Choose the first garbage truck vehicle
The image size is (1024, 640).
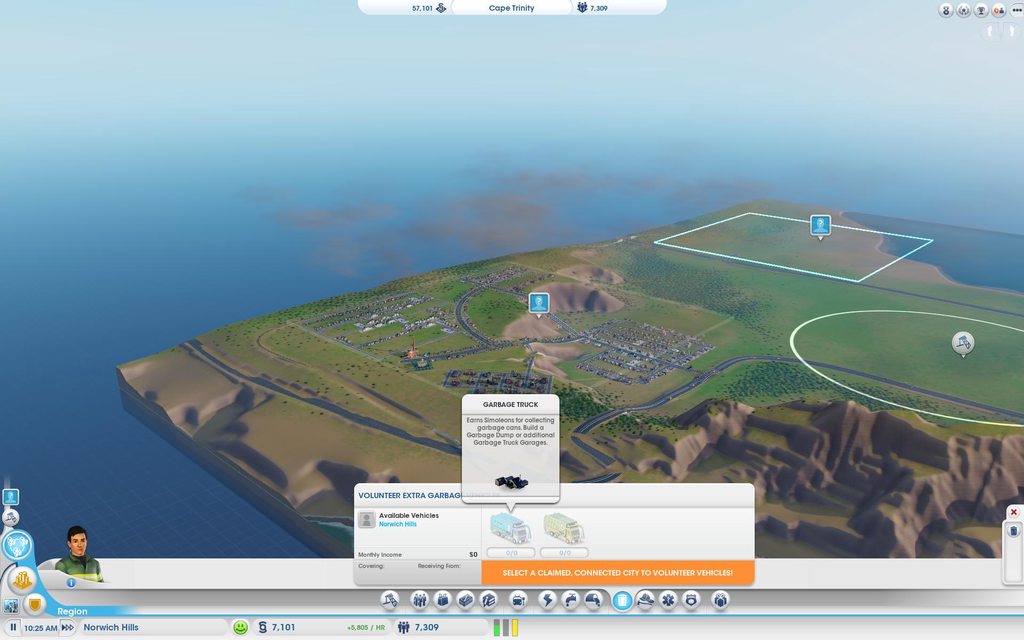[510, 528]
